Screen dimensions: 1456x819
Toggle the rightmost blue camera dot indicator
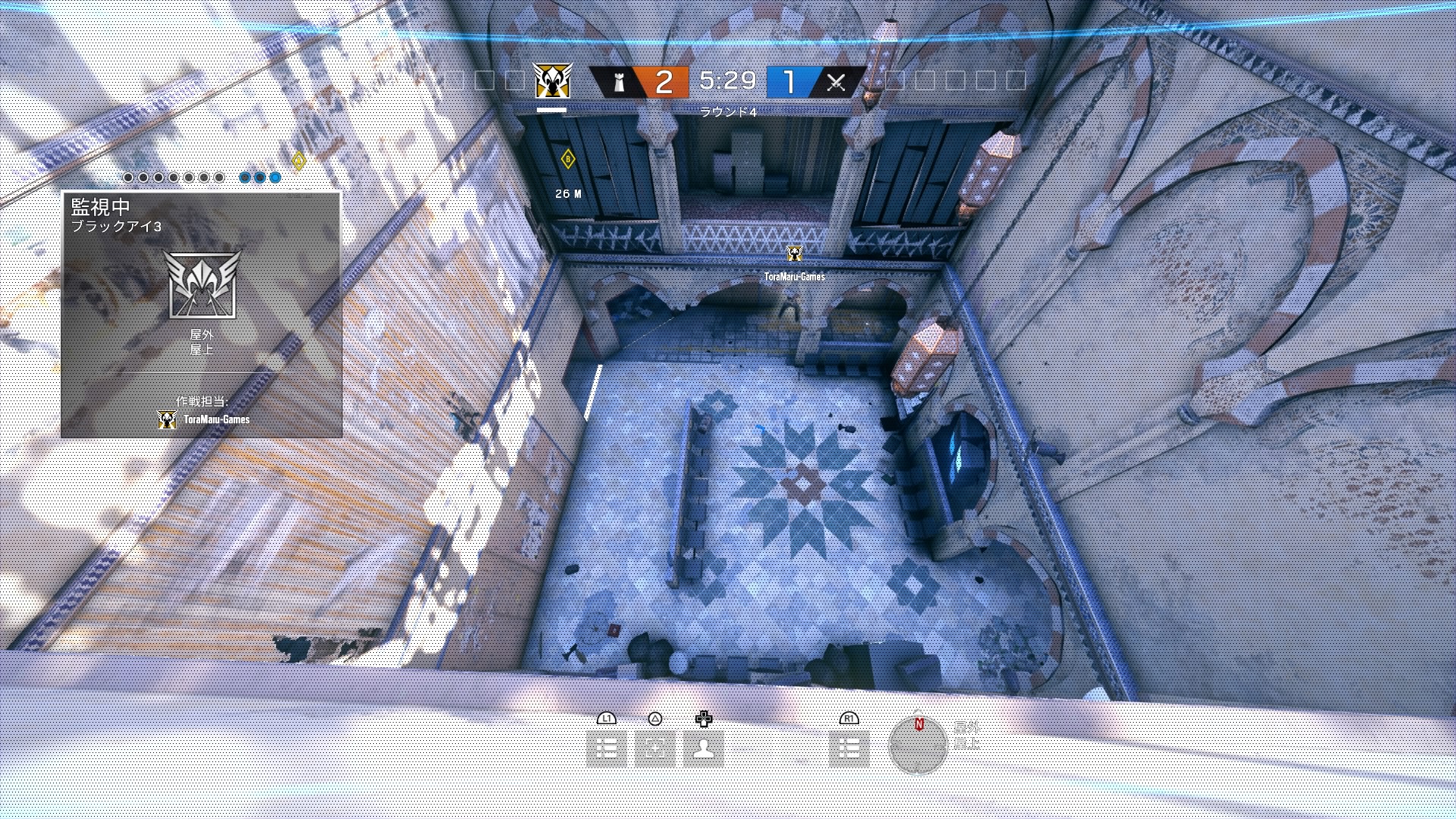pos(274,177)
